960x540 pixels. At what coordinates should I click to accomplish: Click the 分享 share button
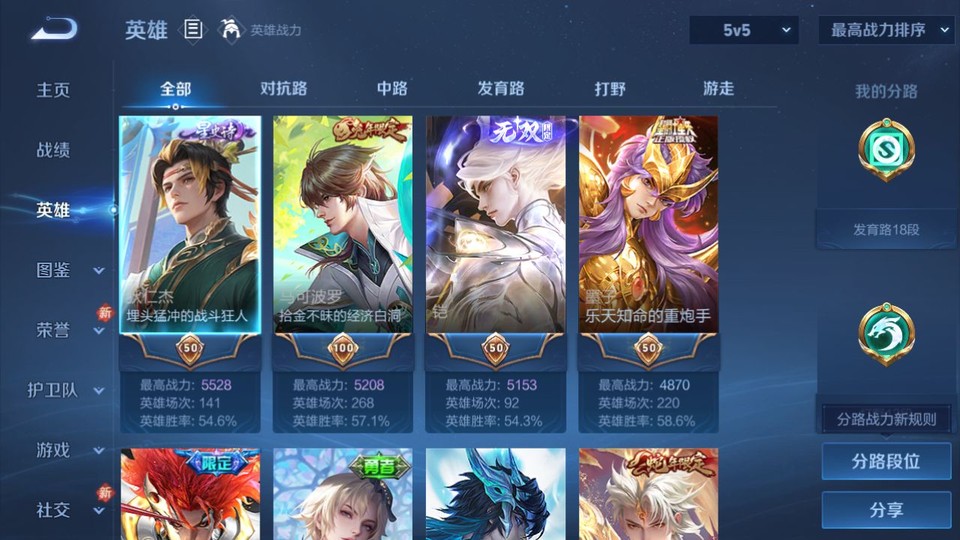point(886,510)
